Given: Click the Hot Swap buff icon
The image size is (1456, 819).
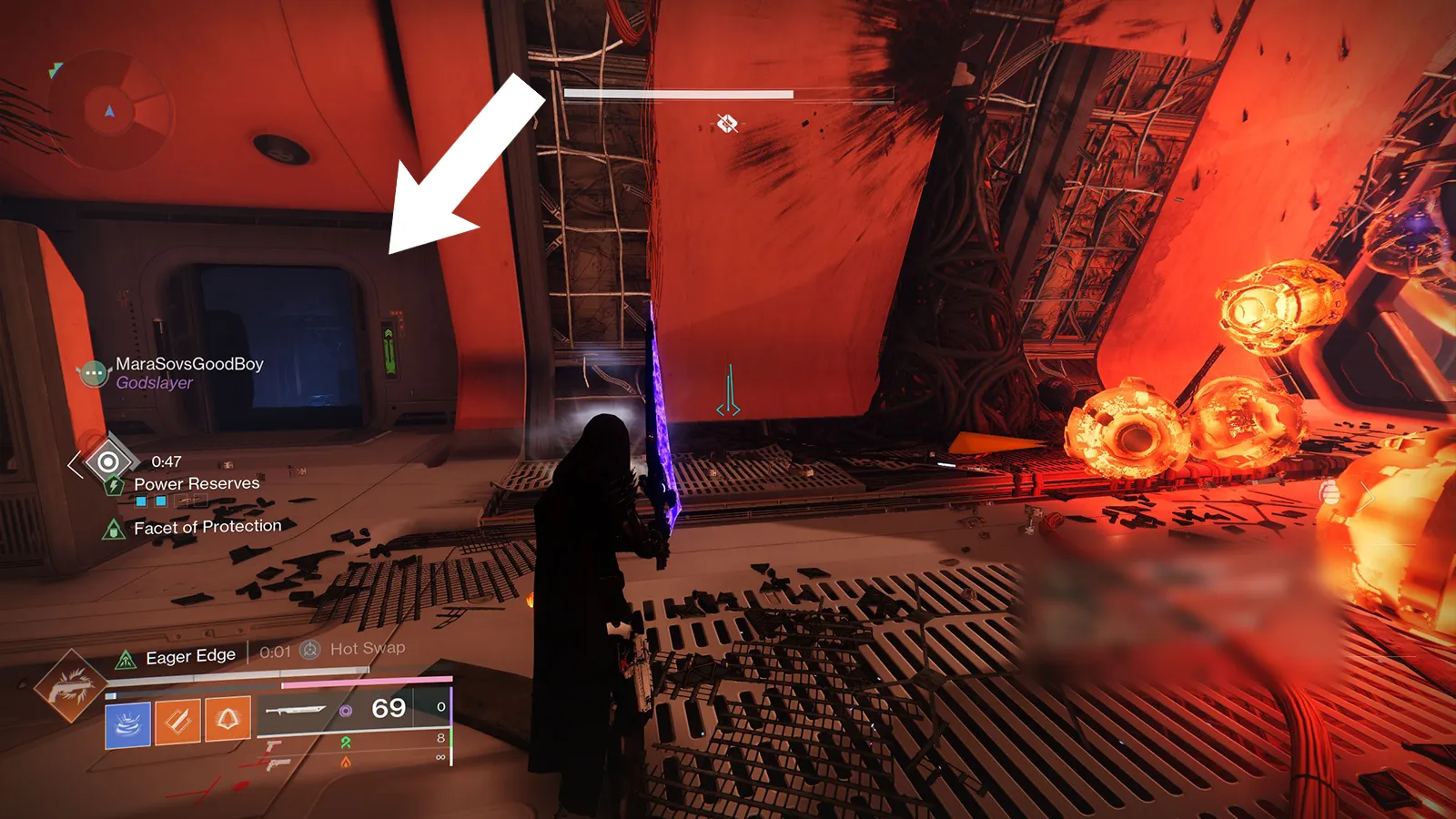Looking at the screenshot, I should click(310, 650).
